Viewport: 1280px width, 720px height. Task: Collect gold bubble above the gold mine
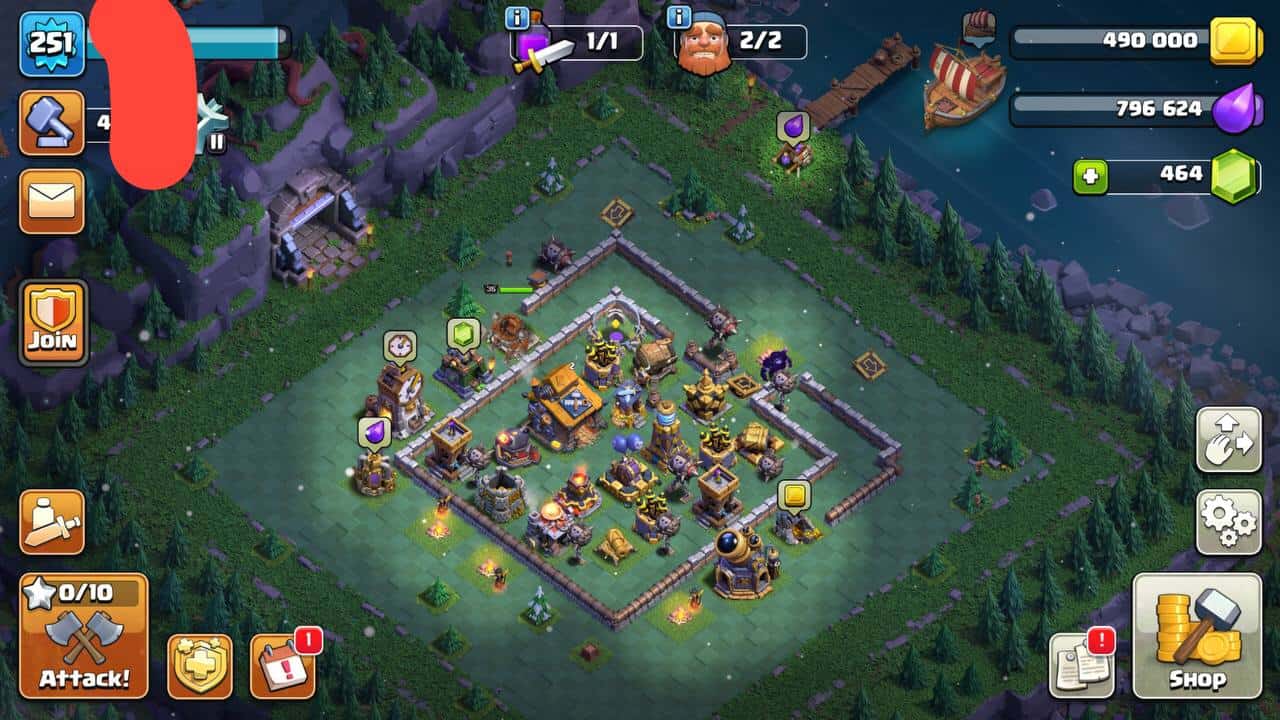(x=794, y=495)
